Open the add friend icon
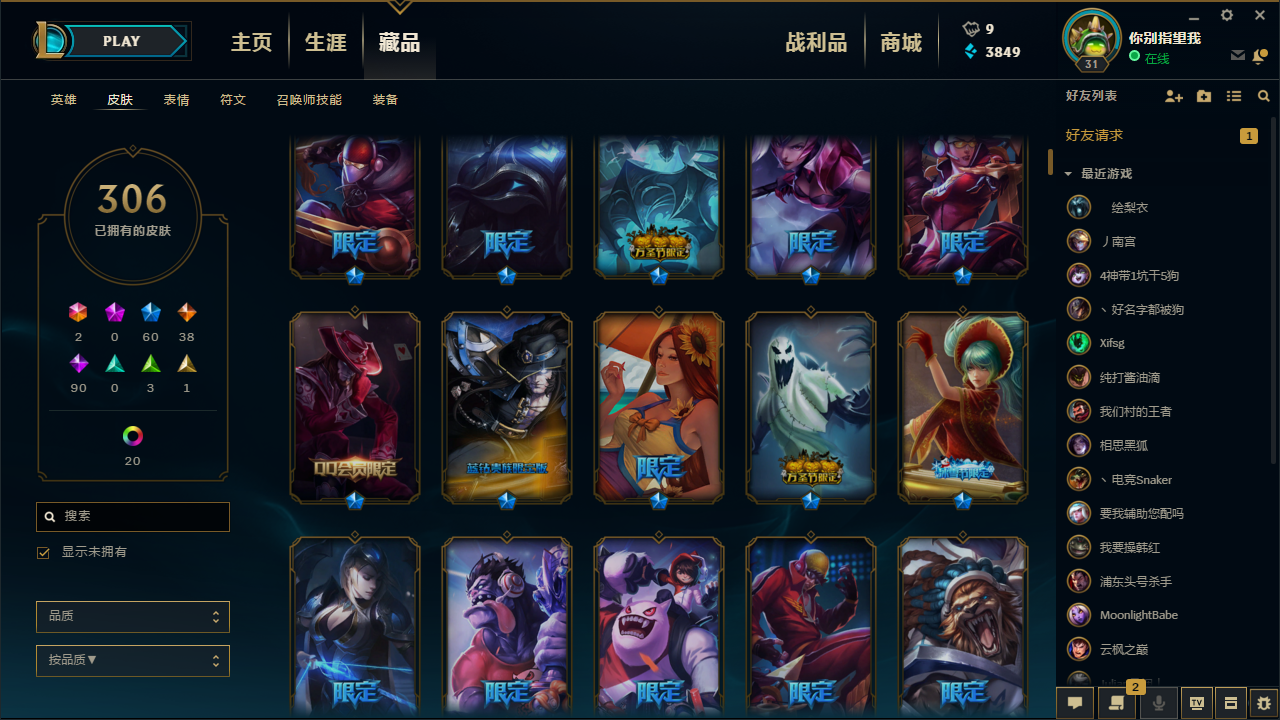Screen dimensions: 1280x720 tap(1174, 96)
